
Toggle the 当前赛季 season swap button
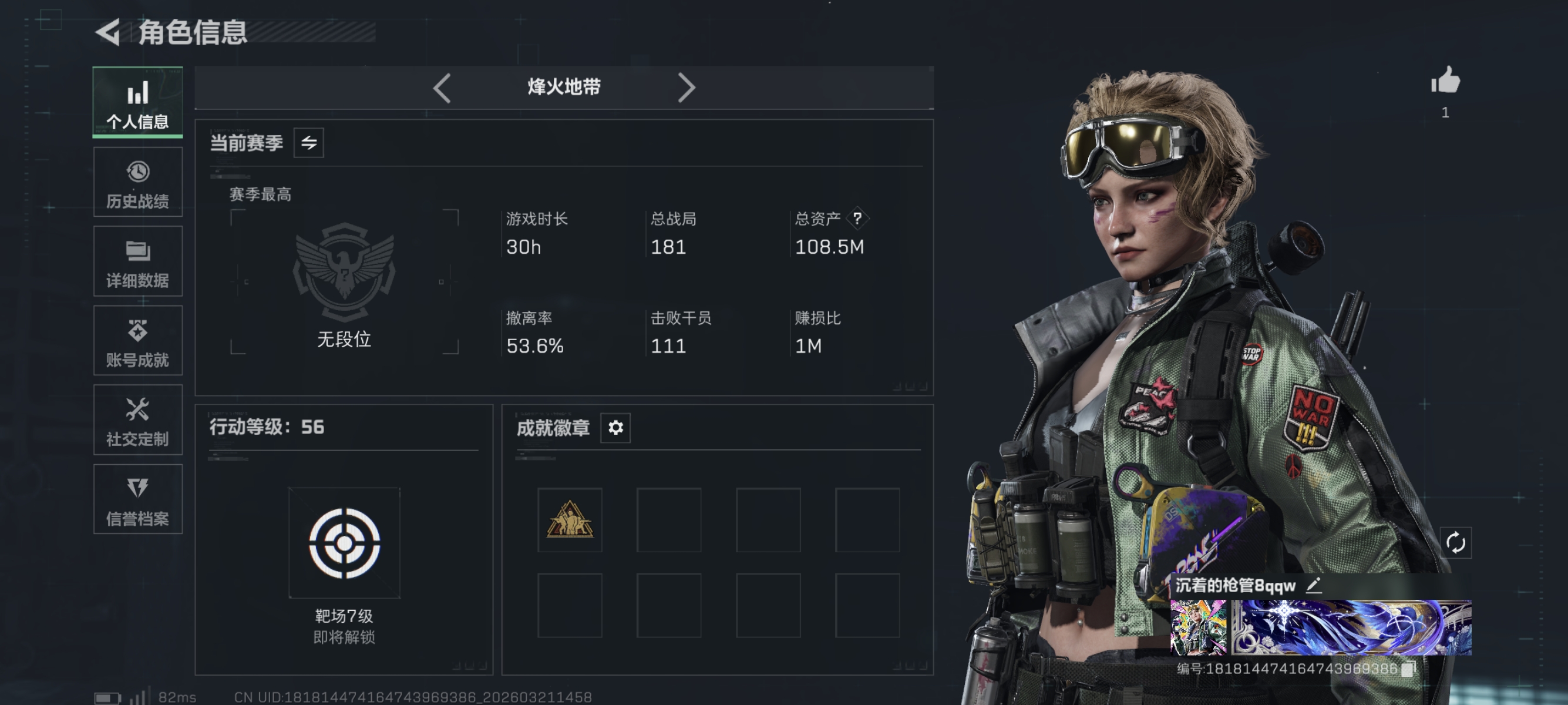coord(309,143)
